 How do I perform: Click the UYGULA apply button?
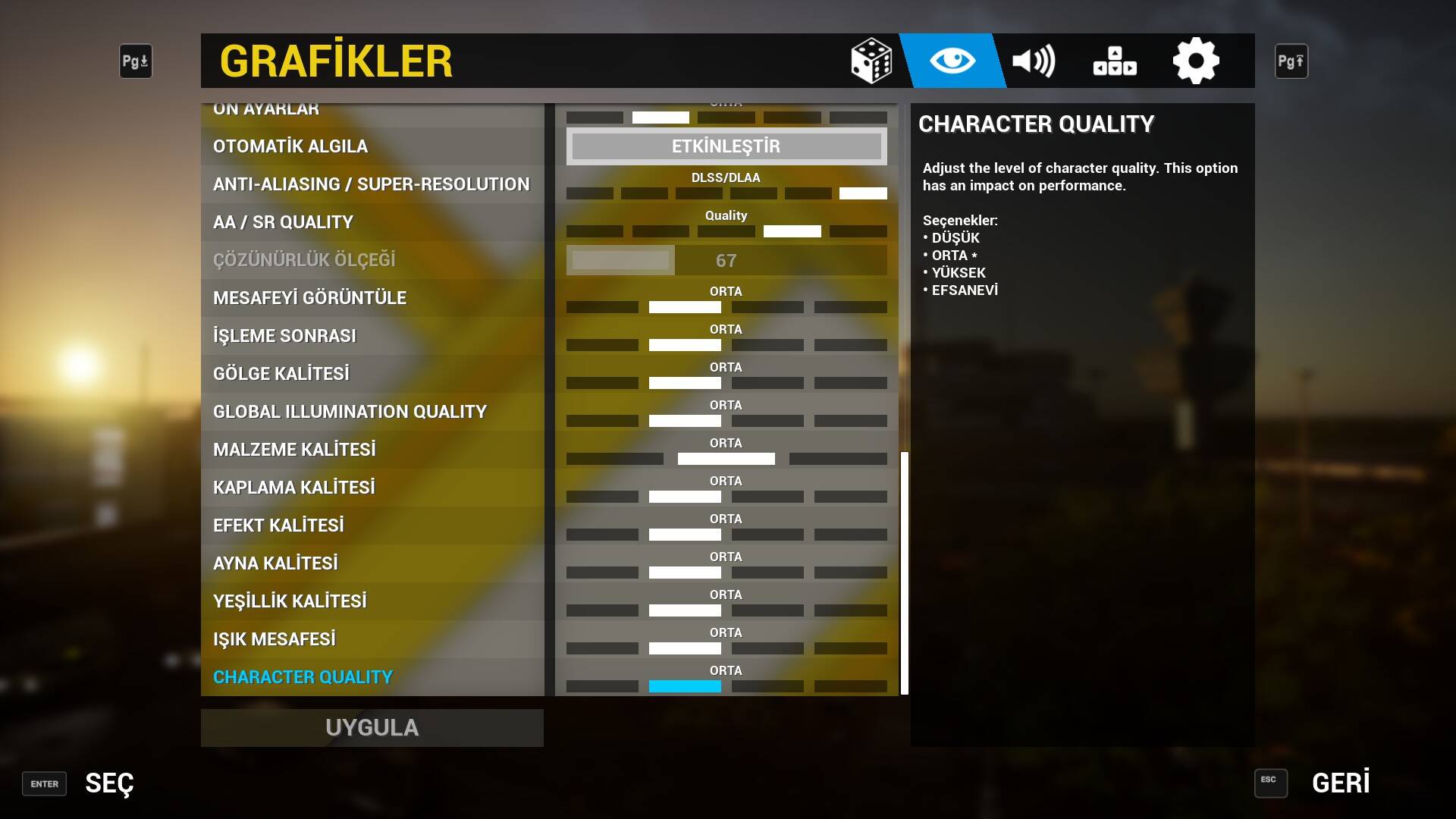pyautogui.click(x=372, y=727)
